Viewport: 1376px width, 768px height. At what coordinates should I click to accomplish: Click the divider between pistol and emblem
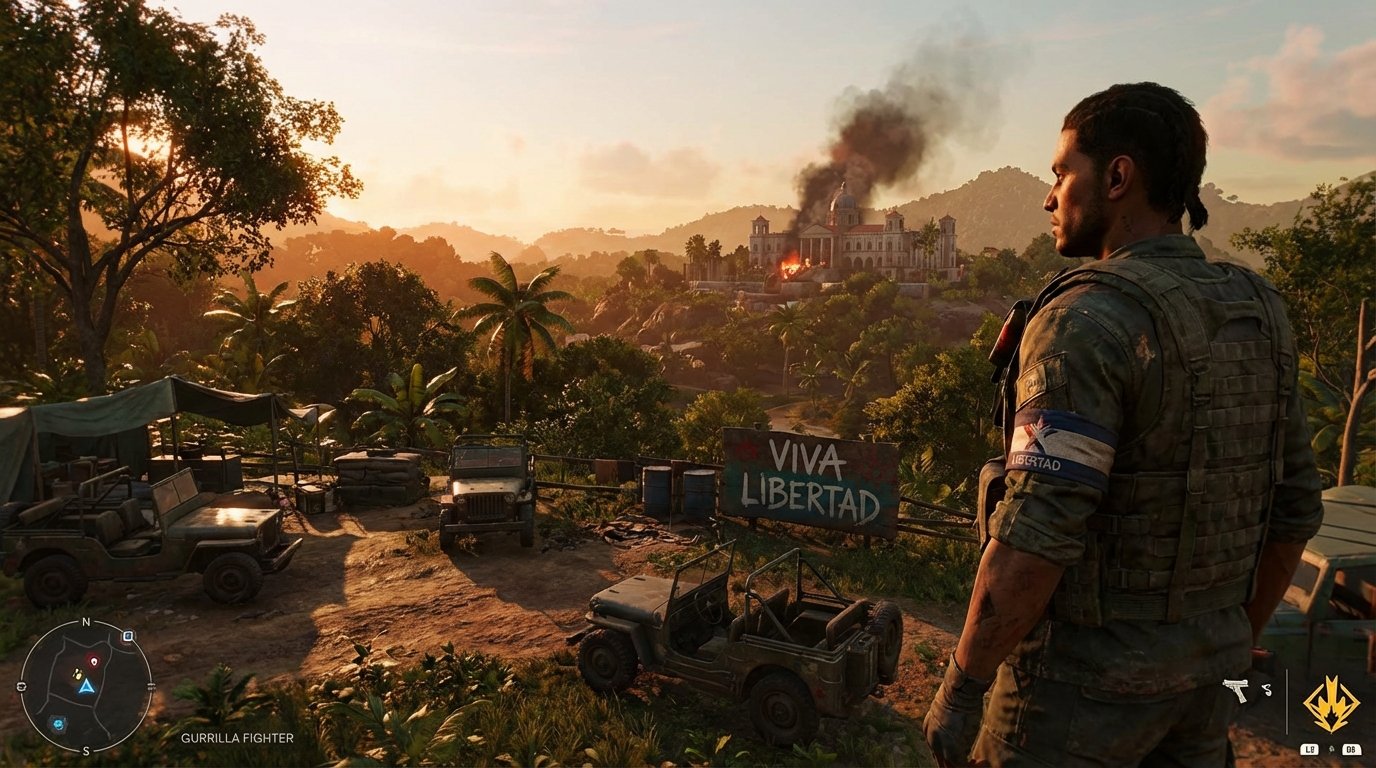click(1287, 702)
